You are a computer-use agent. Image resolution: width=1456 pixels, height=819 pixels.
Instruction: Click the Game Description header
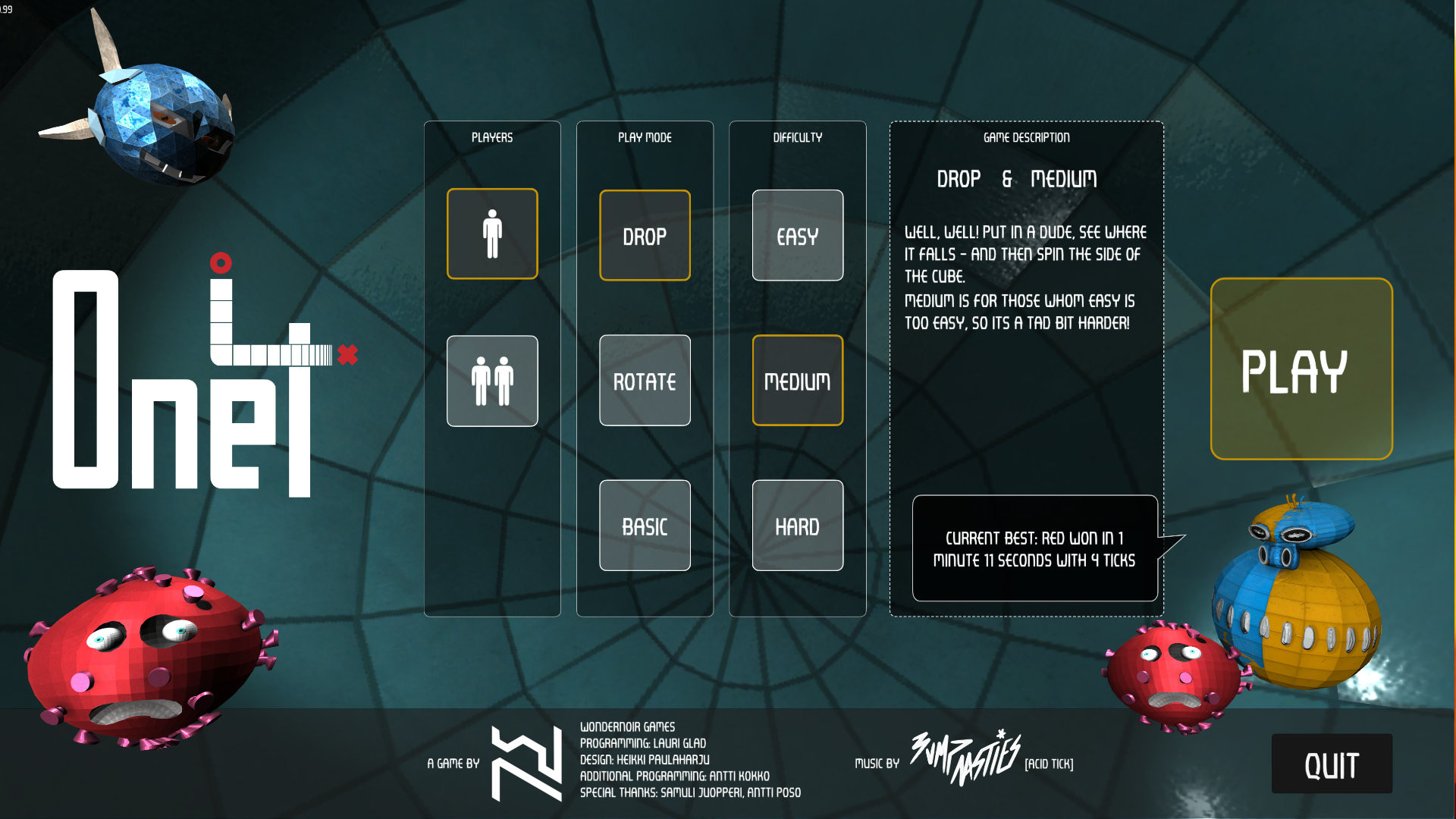(1025, 137)
